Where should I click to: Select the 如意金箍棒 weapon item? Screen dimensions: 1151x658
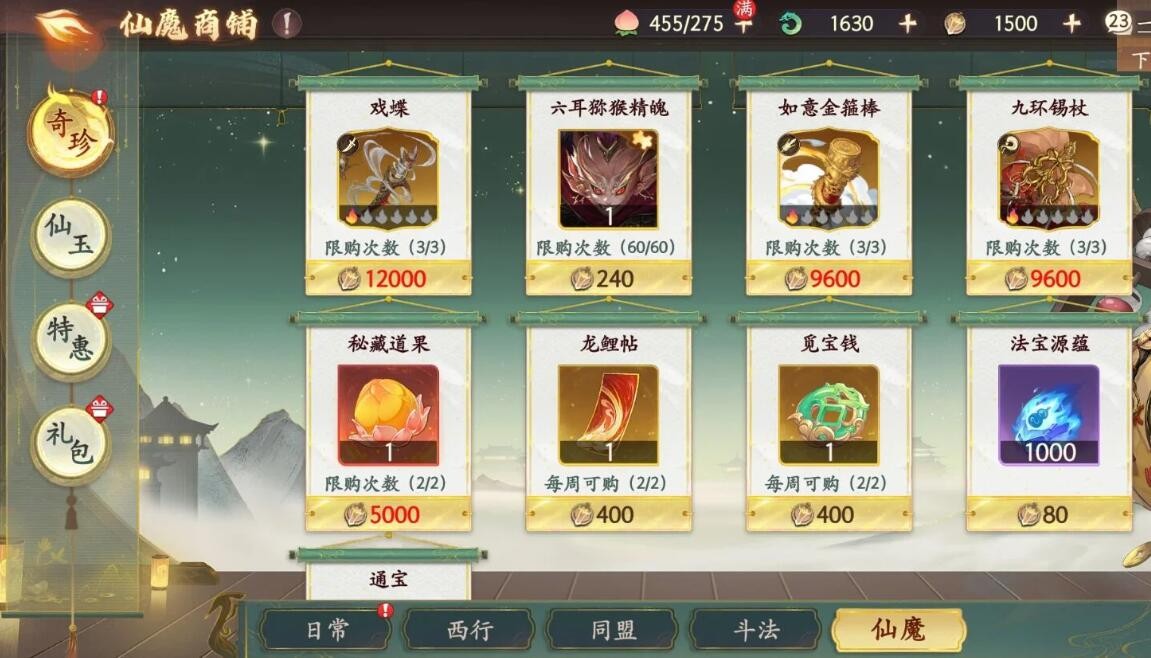click(828, 180)
